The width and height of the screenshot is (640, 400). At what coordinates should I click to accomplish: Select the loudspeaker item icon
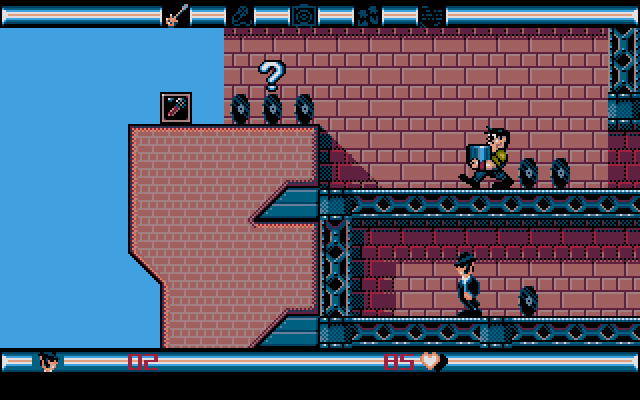(x=304, y=14)
